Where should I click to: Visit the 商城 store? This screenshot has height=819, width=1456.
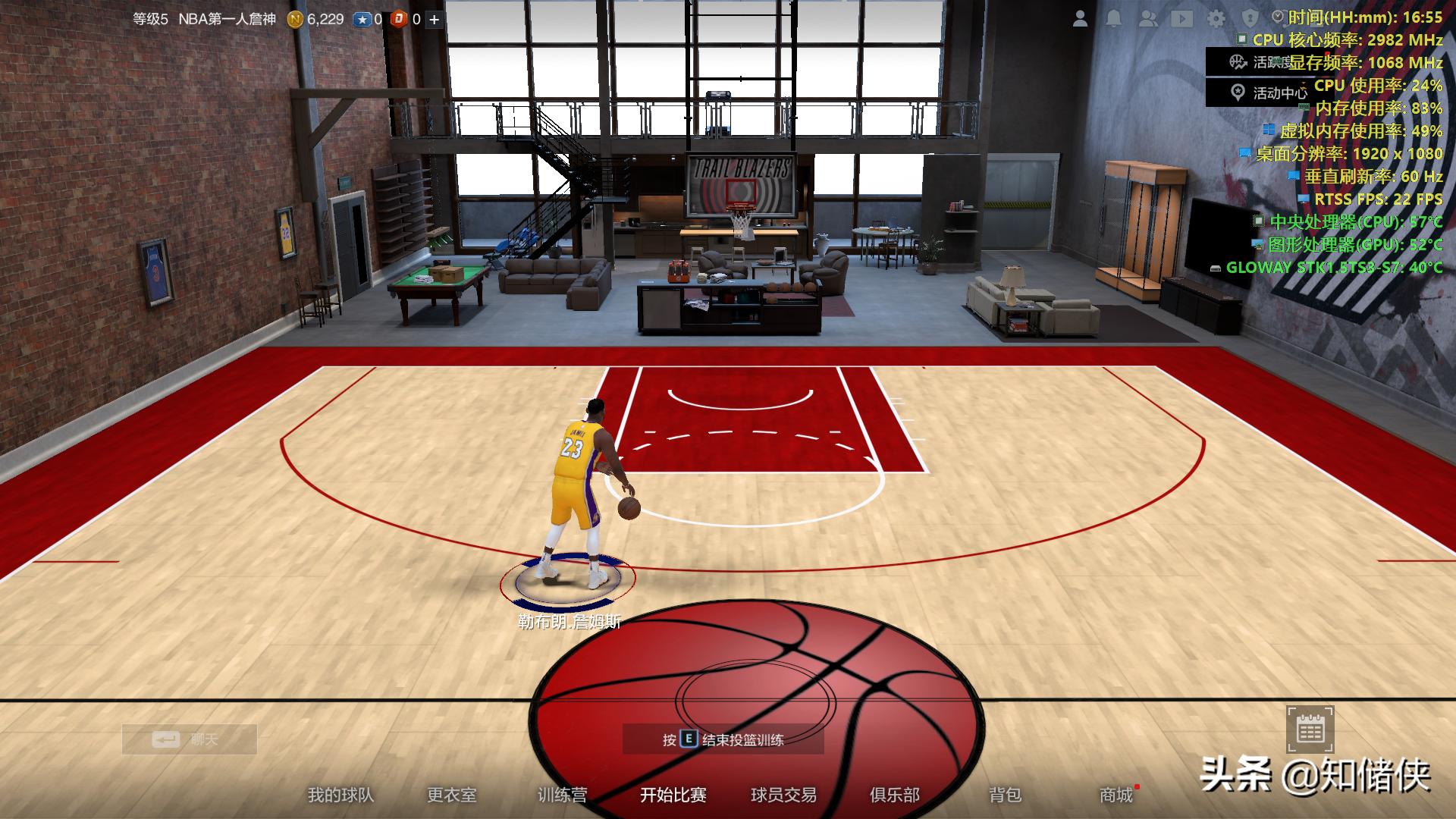1116,795
